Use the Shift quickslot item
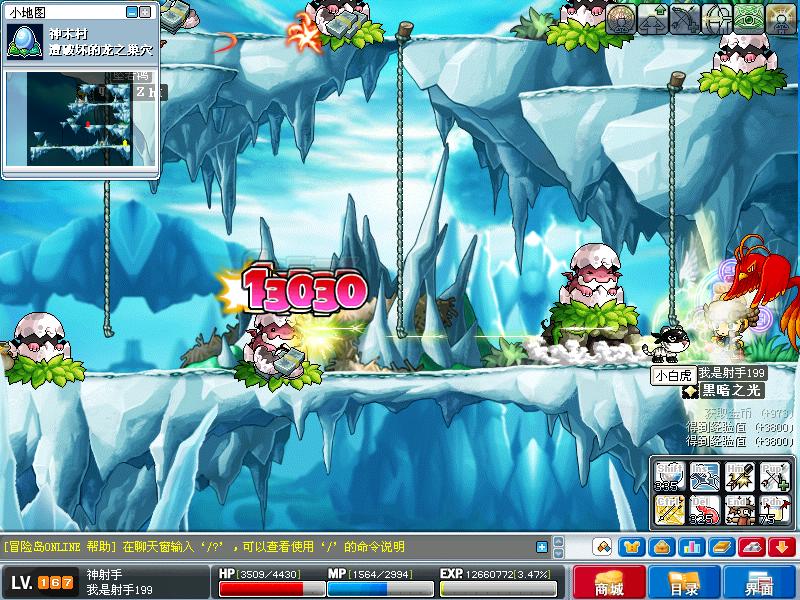 point(667,477)
